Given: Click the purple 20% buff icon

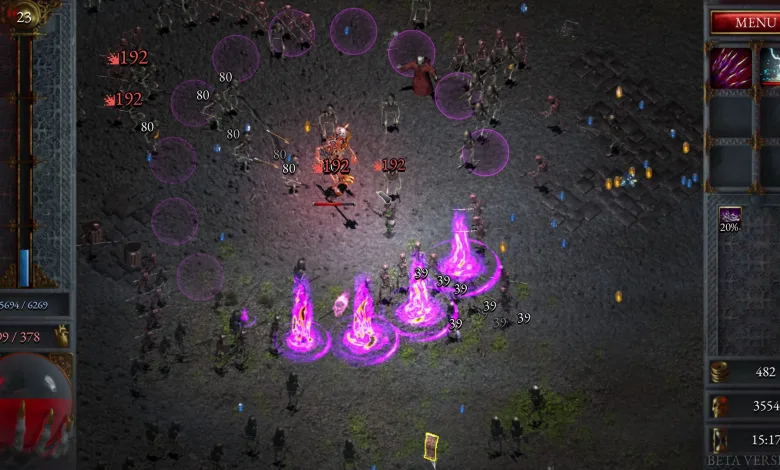Looking at the screenshot, I should [x=730, y=216].
